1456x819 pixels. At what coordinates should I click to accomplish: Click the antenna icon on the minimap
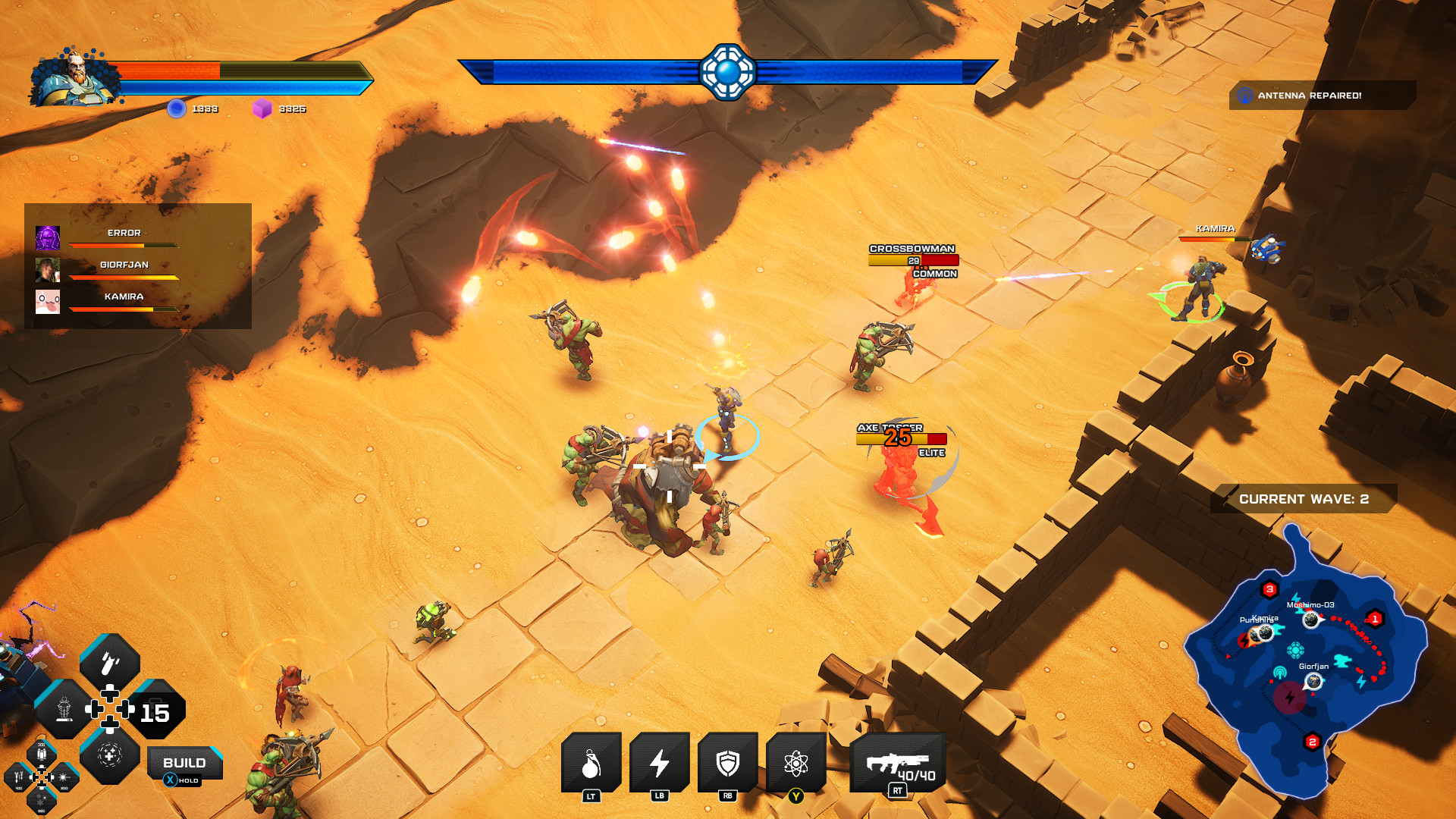tap(1280, 672)
